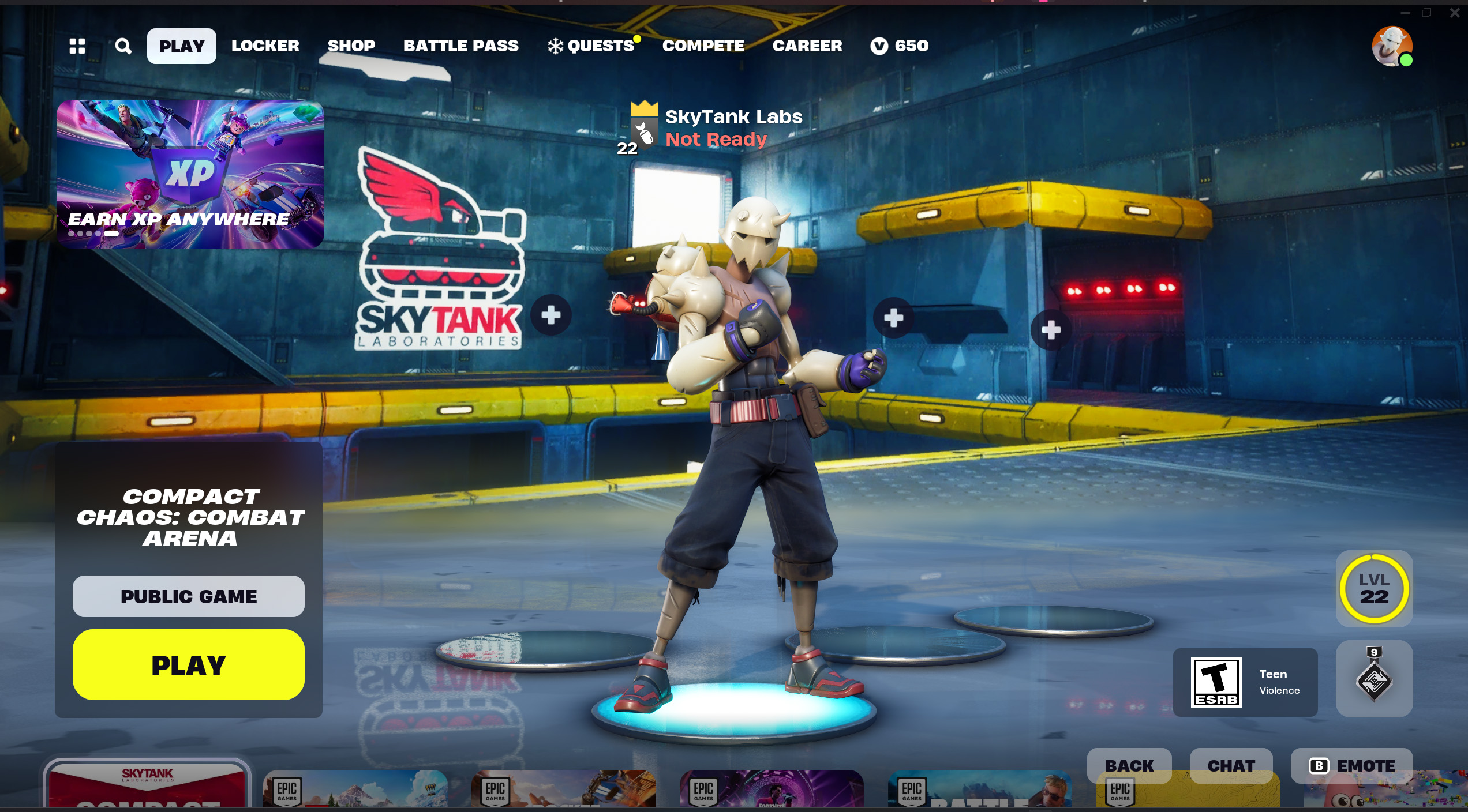The image size is (1468, 812).
Task: Click the profile avatar icon
Action: [x=1391, y=46]
